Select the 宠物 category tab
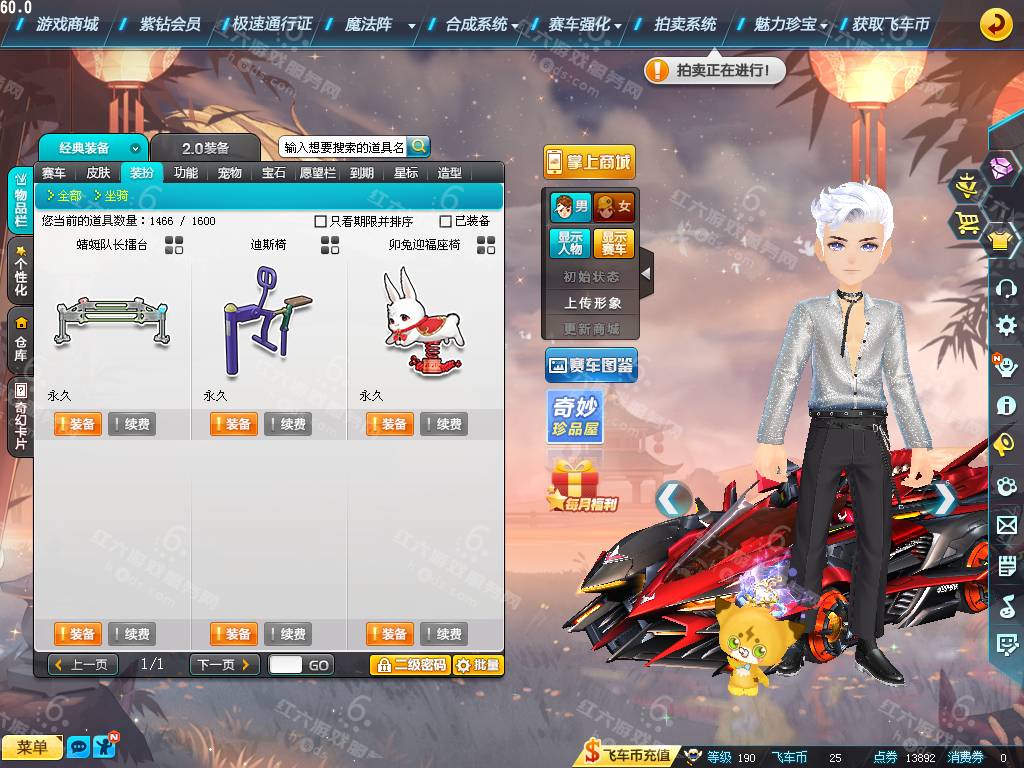 (x=229, y=173)
